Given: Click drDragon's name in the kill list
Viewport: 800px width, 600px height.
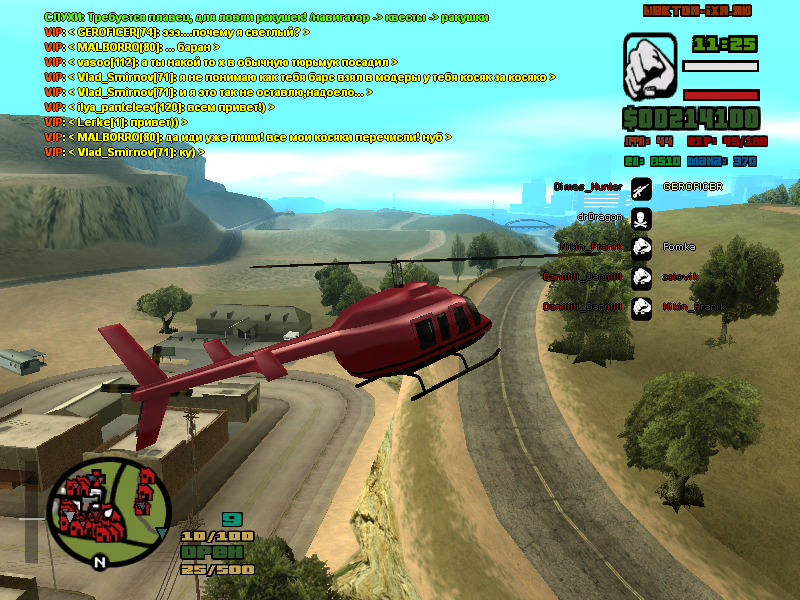Looking at the screenshot, I should 599,216.
